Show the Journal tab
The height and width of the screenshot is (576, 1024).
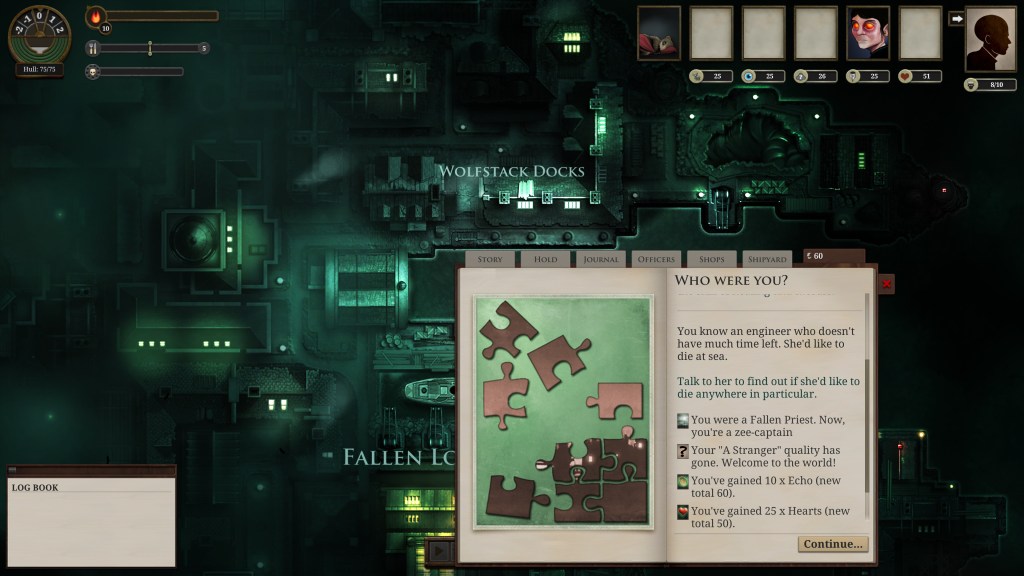pos(601,259)
